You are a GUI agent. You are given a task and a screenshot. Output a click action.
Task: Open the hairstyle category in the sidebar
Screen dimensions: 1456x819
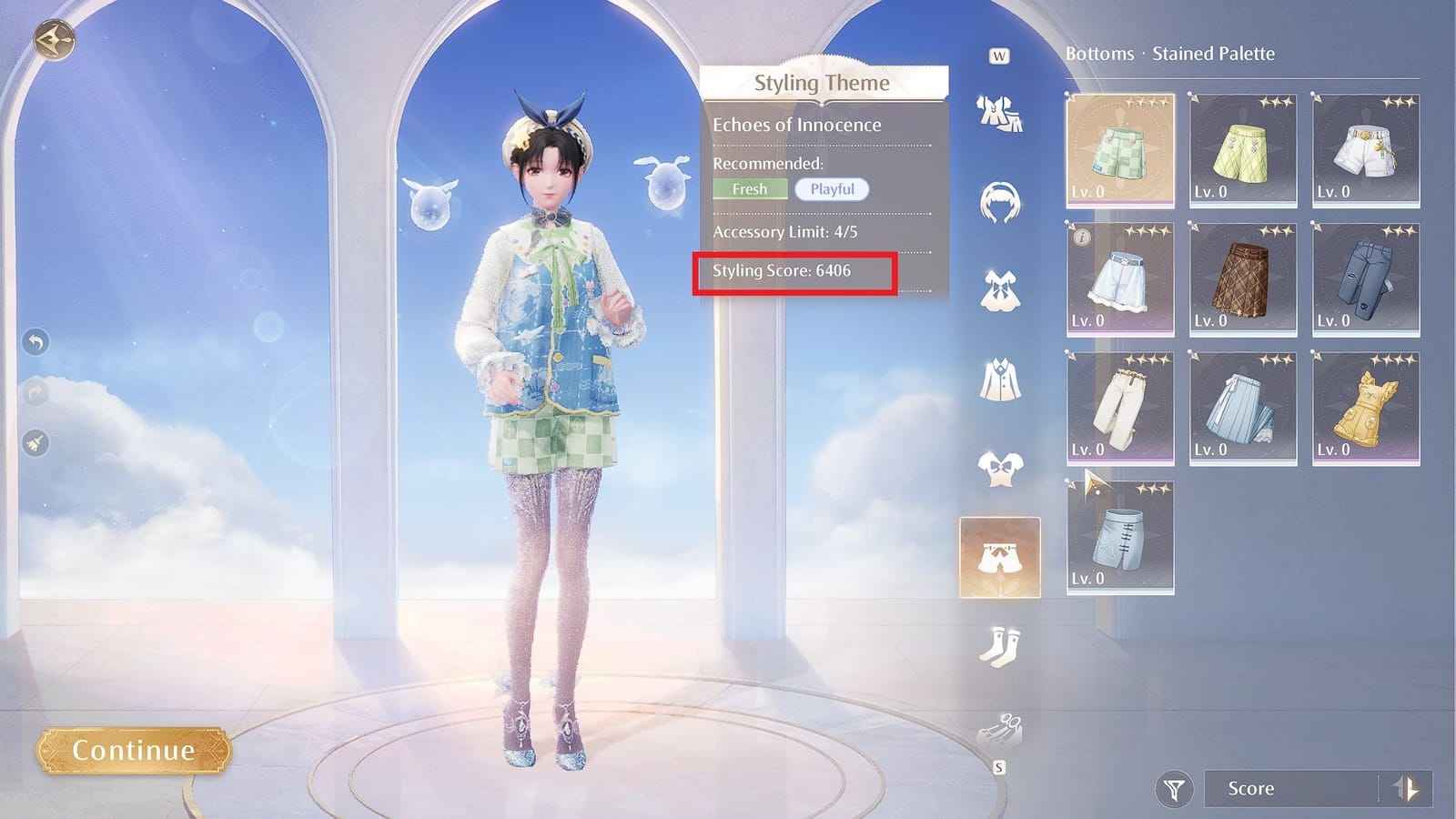(x=1001, y=204)
